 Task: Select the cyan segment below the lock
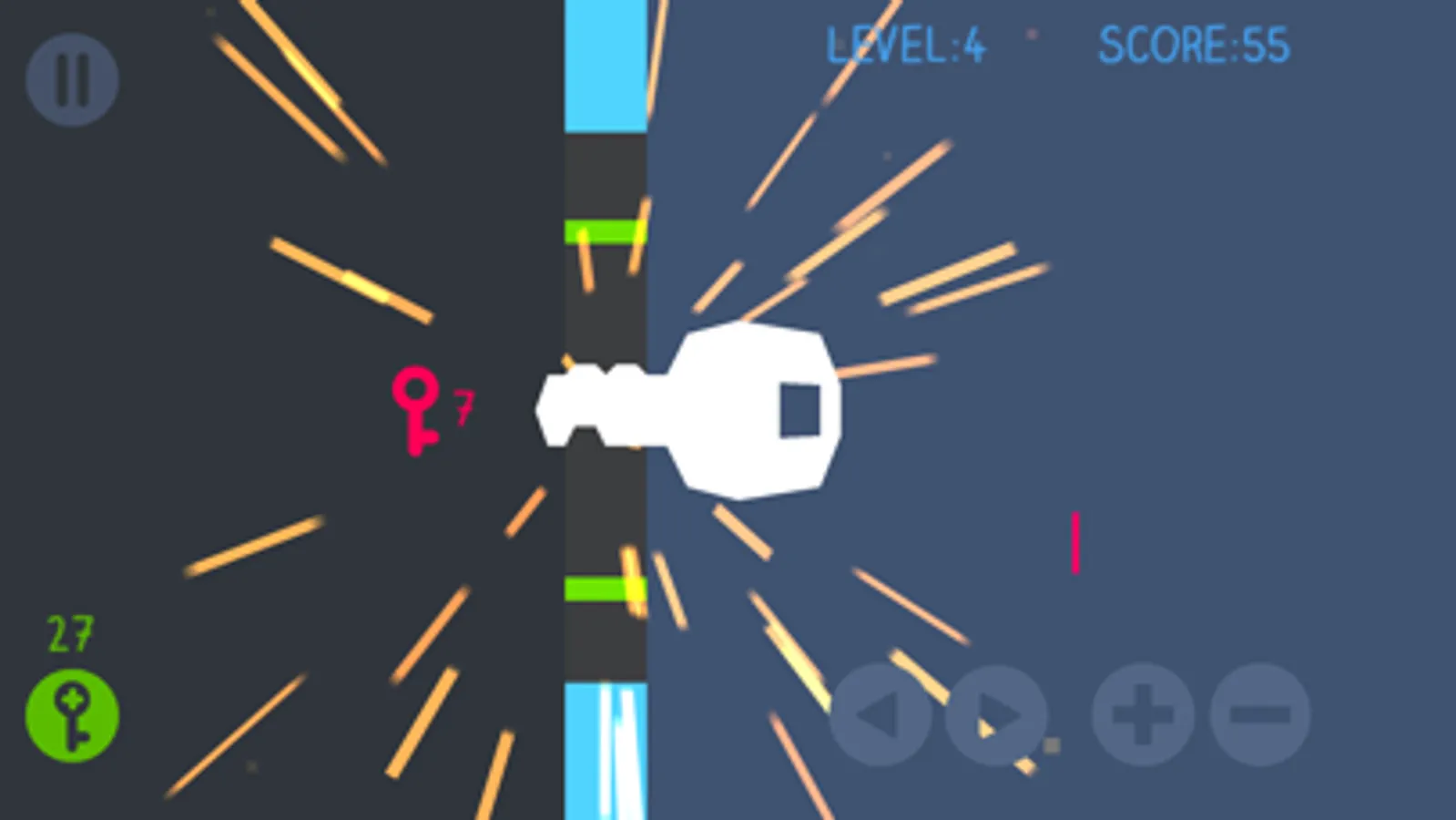pyautogui.click(x=604, y=747)
